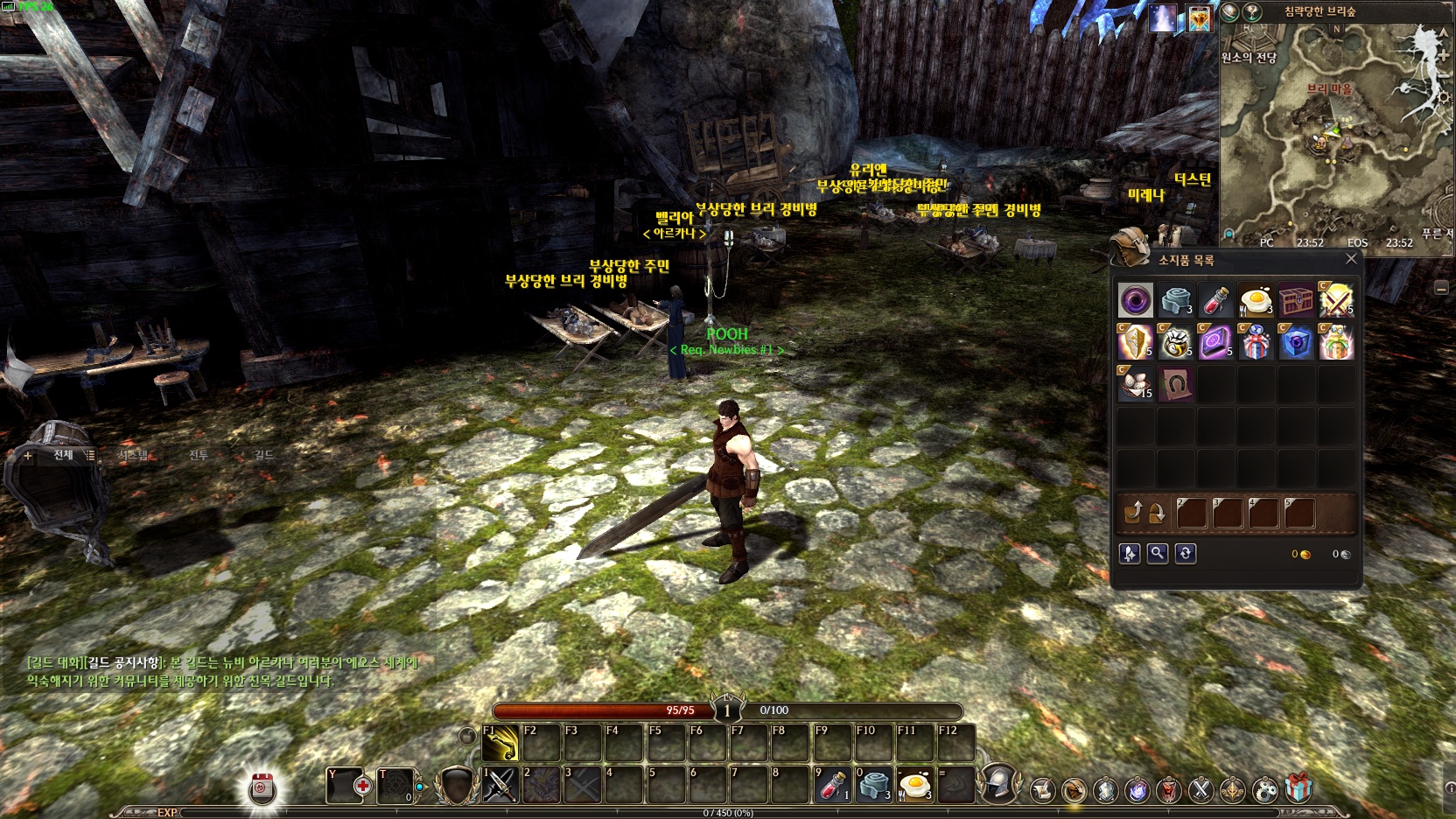Select the purple eye orb item
The image size is (1456, 819).
(x=1136, y=301)
